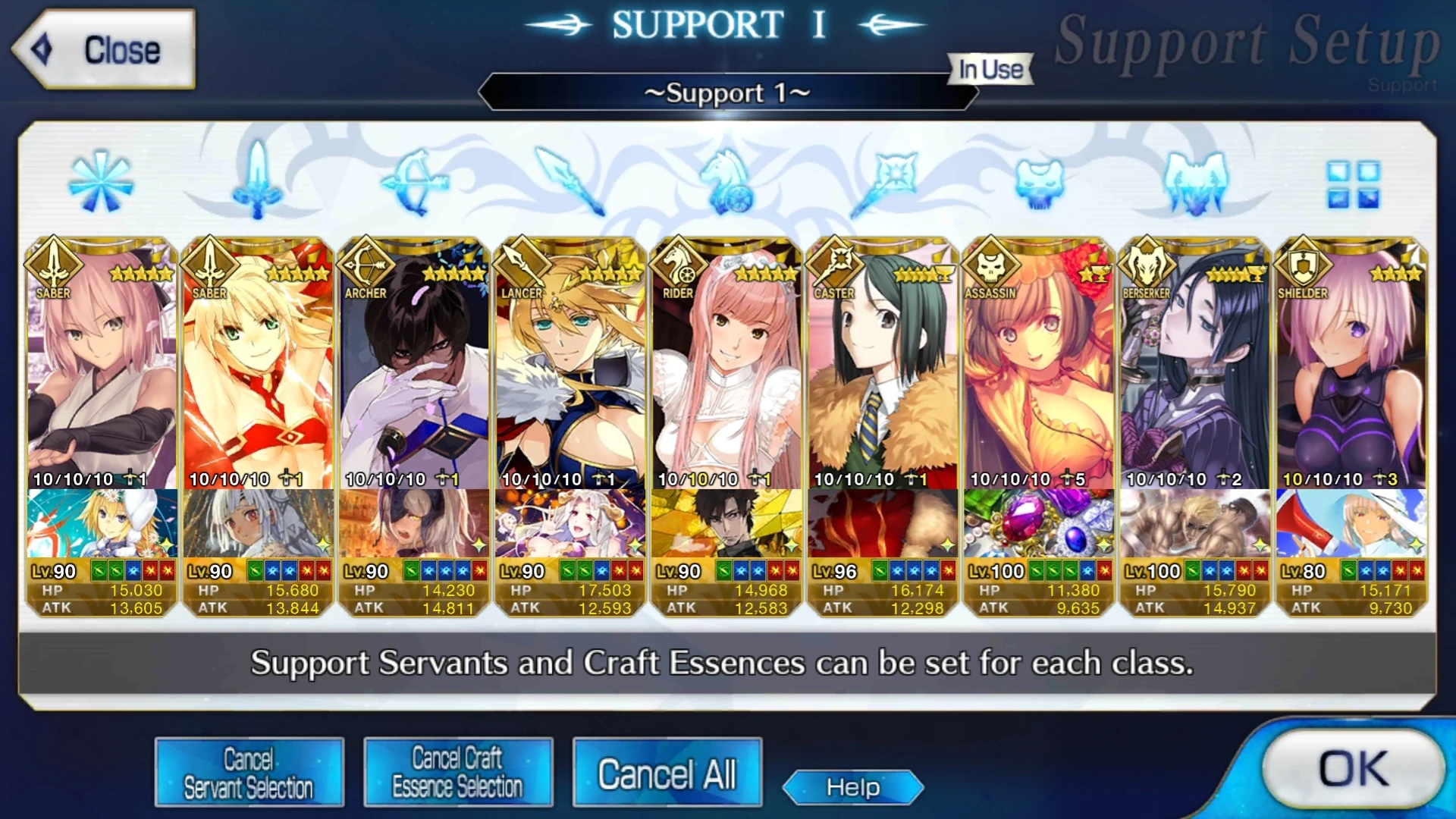Open the ~Support 1~ selector banner
Viewport: 1456px width, 819px height.
[x=726, y=93]
